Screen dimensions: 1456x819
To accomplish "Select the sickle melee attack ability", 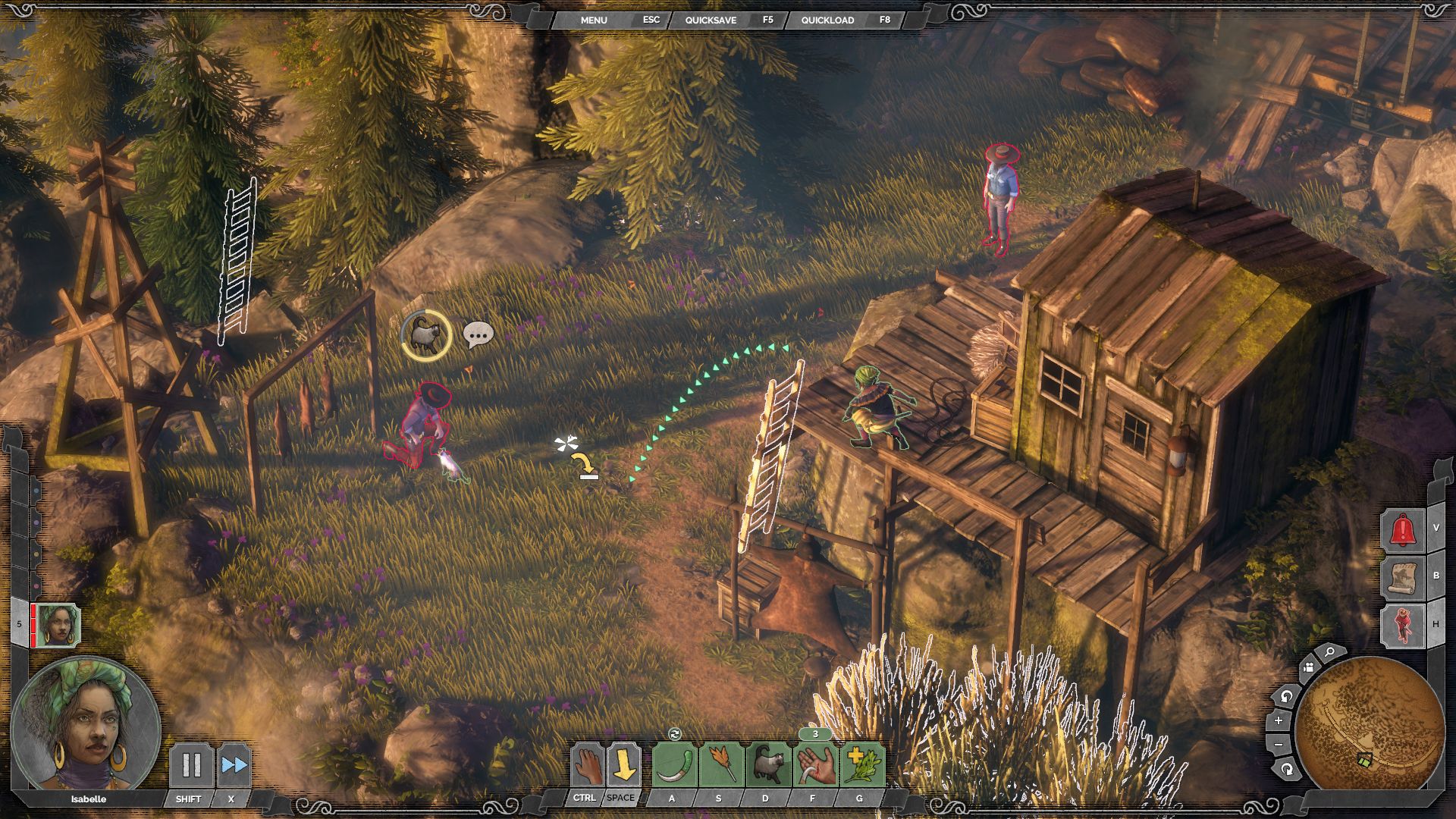I will pyautogui.click(x=674, y=765).
